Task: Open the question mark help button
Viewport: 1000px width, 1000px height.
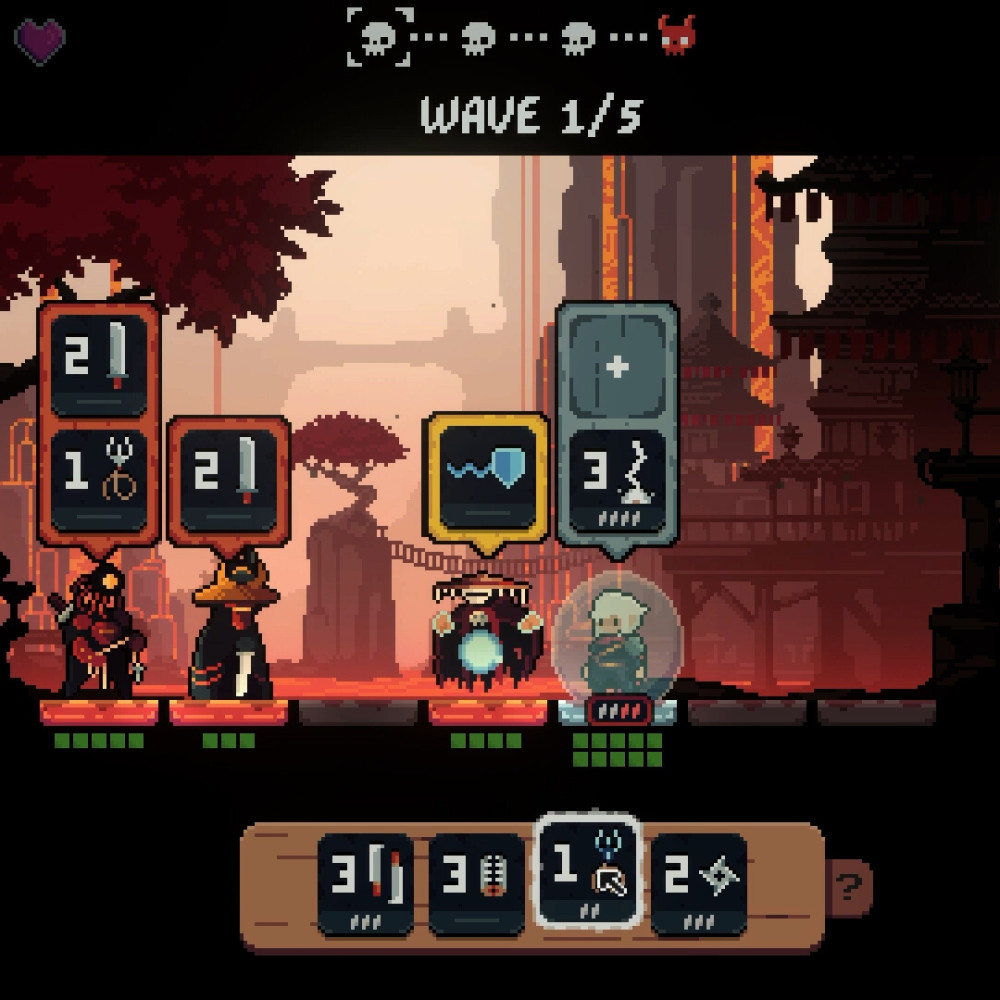Action: [x=849, y=885]
